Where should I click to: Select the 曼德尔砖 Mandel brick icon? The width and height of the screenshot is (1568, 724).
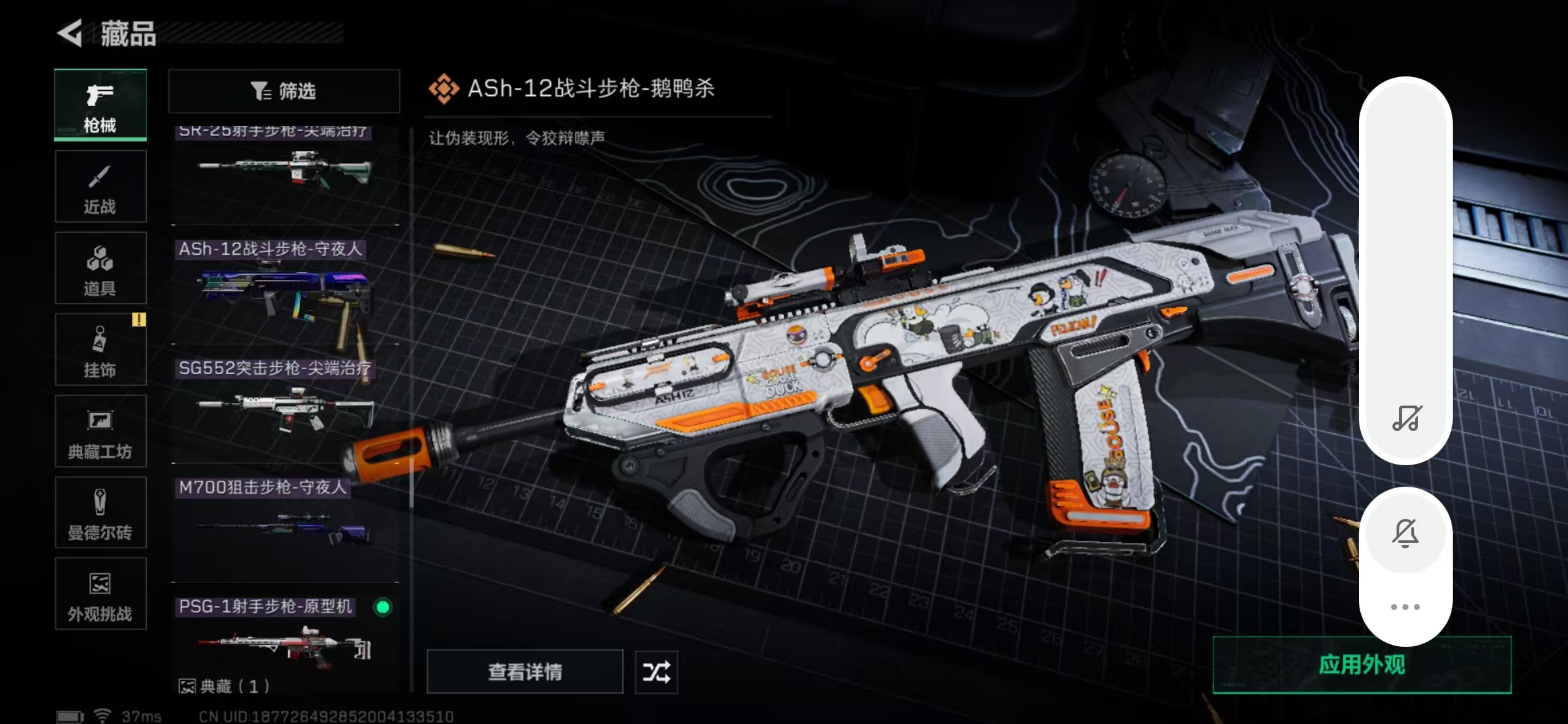pyautogui.click(x=99, y=513)
